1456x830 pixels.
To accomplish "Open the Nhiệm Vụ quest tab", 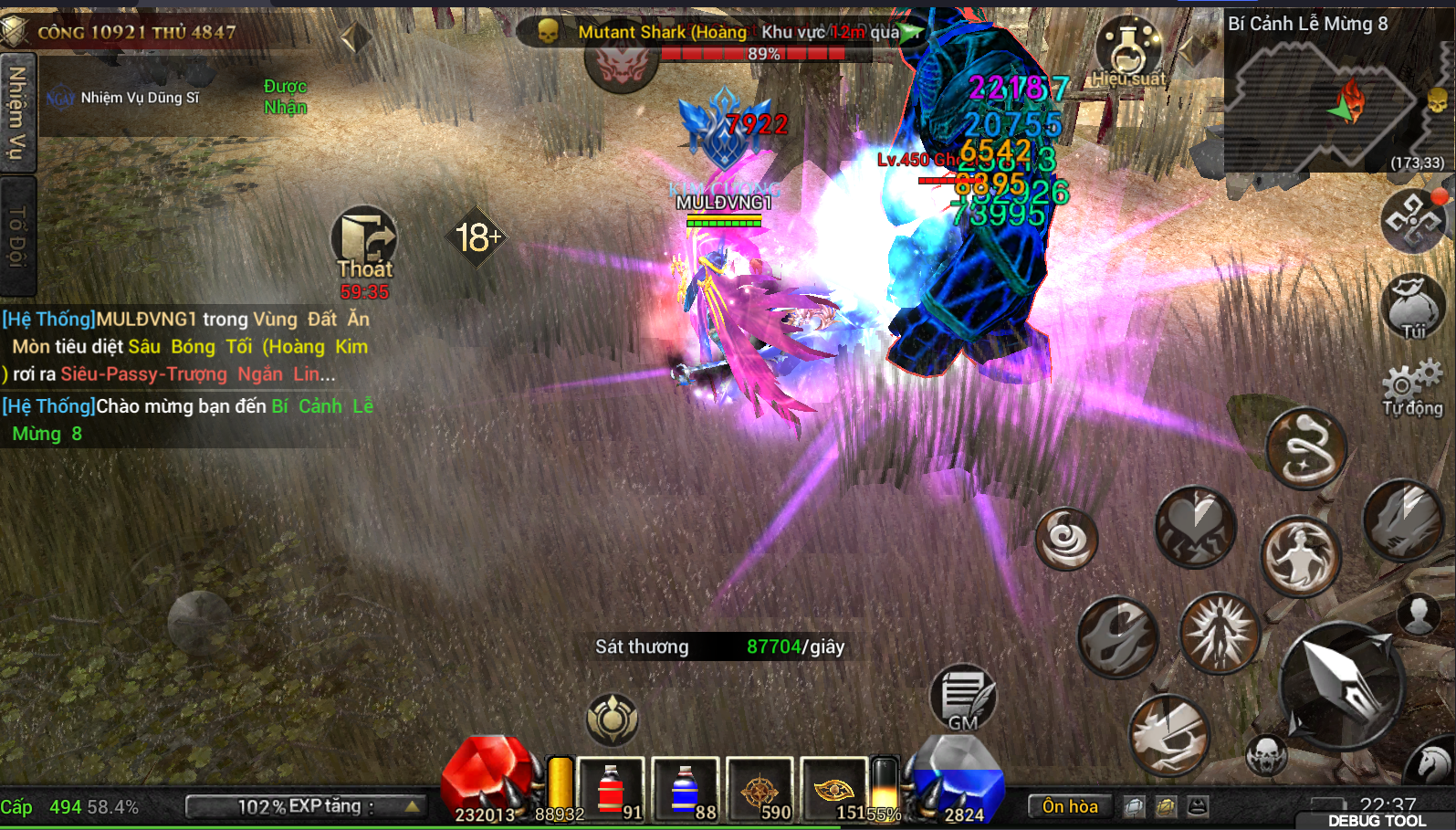I will (x=17, y=113).
